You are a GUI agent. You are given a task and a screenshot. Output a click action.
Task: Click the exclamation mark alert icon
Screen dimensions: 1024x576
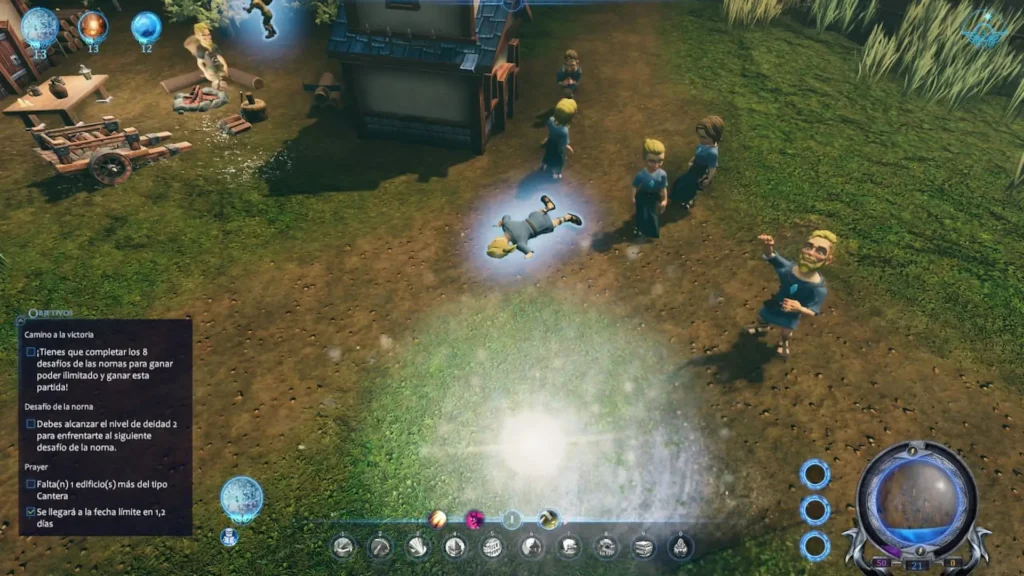tap(512, 519)
